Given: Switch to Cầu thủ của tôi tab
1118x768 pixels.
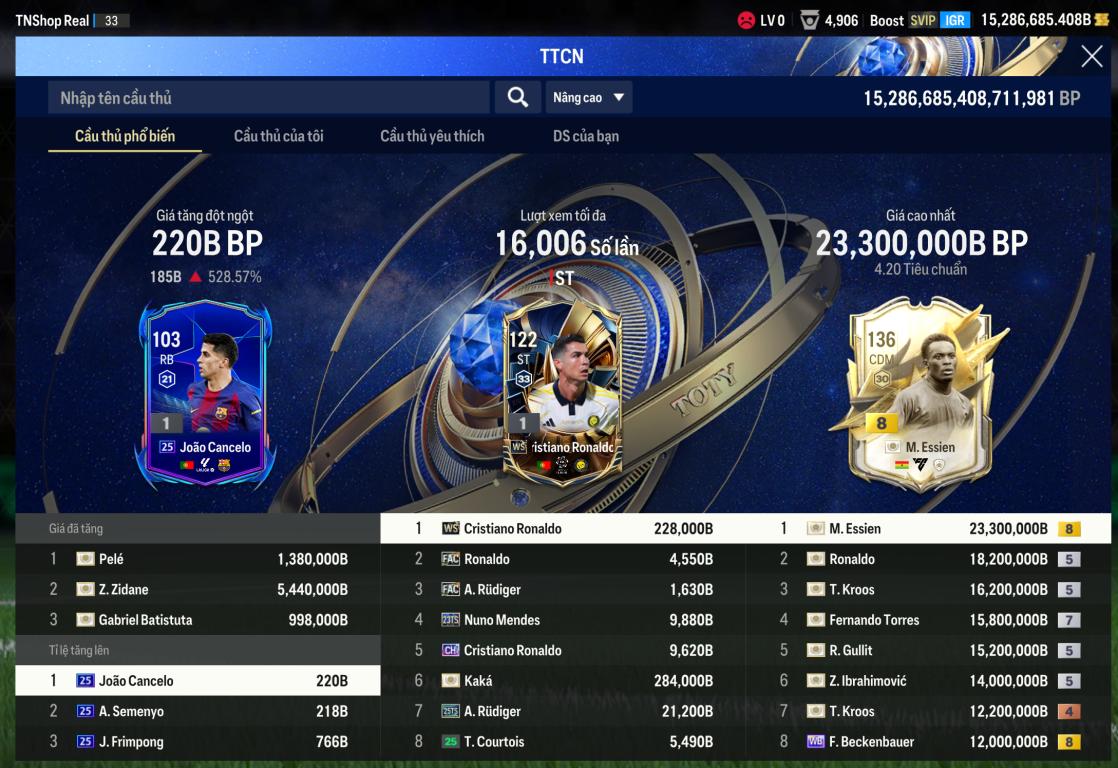Looking at the screenshot, I should point(278,136).
